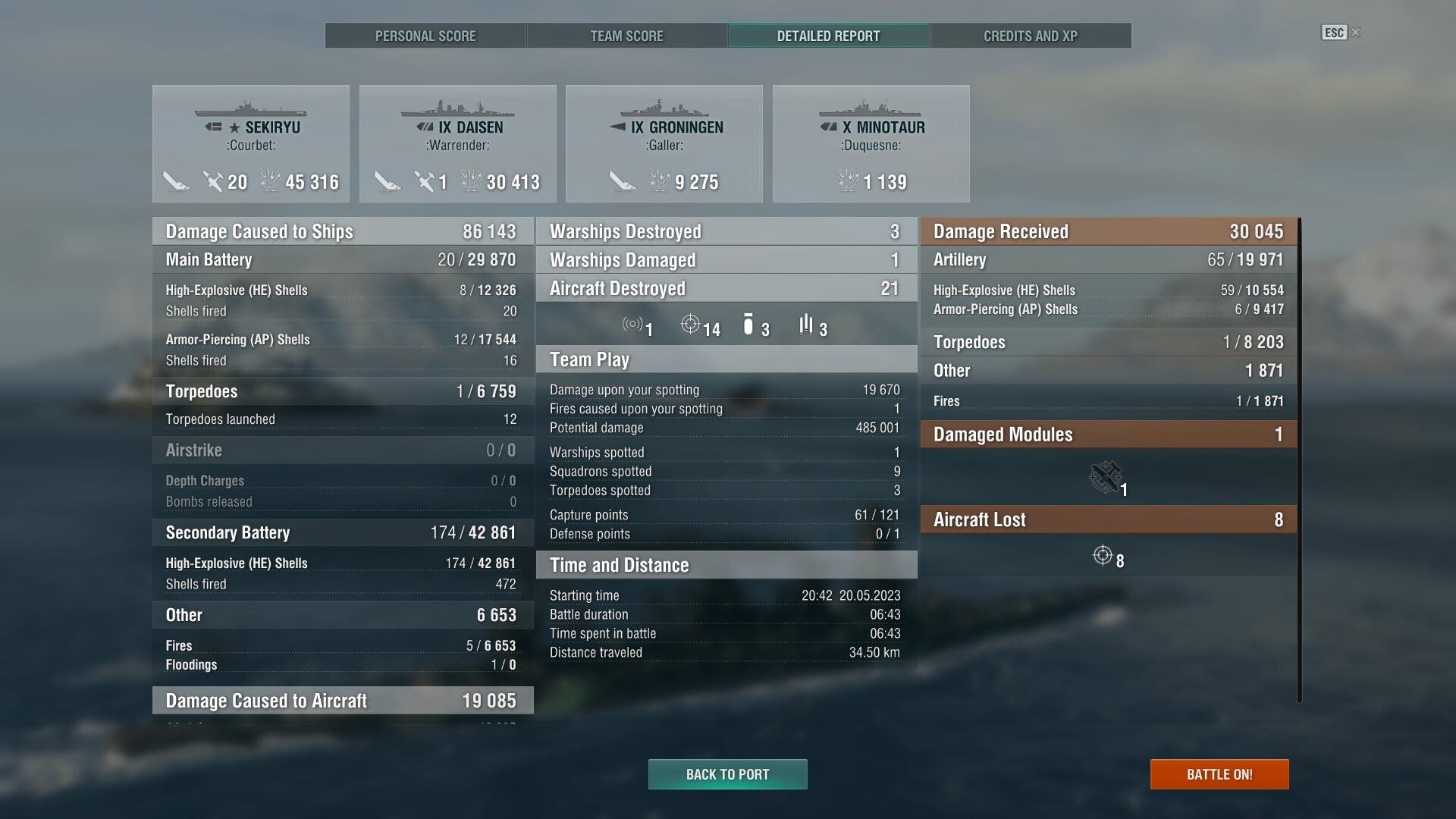
Task: Open the Team Score tab
Action: click(626, 36)
